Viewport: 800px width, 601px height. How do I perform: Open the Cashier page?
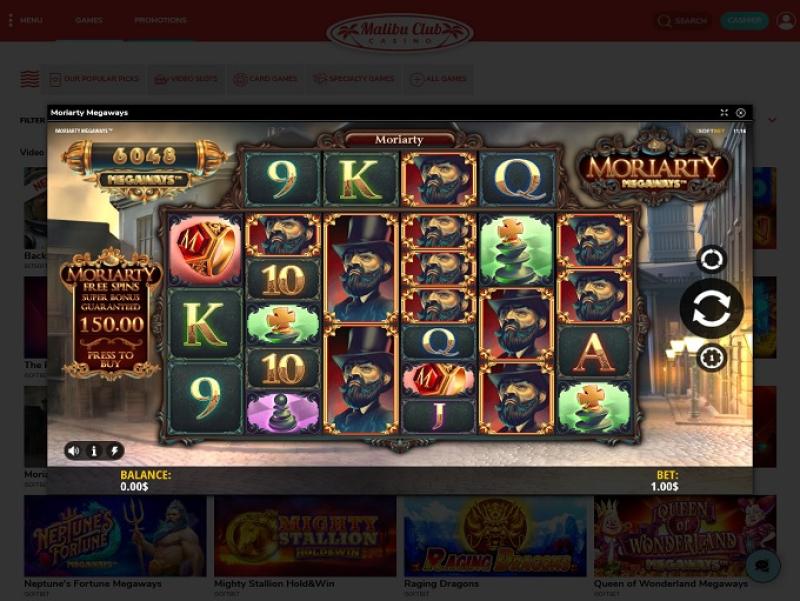click(744, 20)
